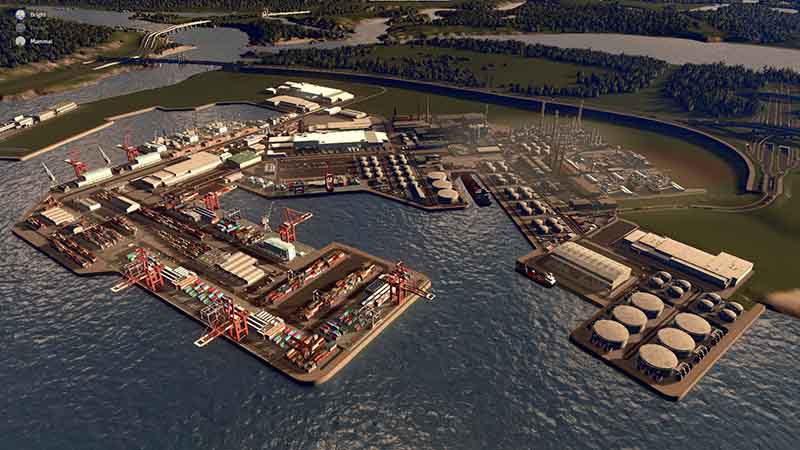Choose the bottom labeled circular icon

[x=20, y=41]
